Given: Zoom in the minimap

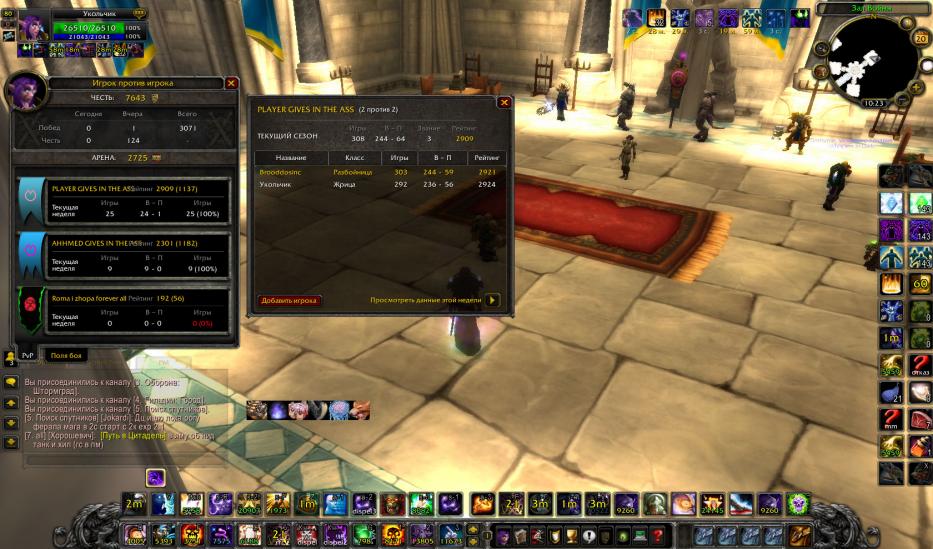Looking at the screenshot, I should pos(914,85).
